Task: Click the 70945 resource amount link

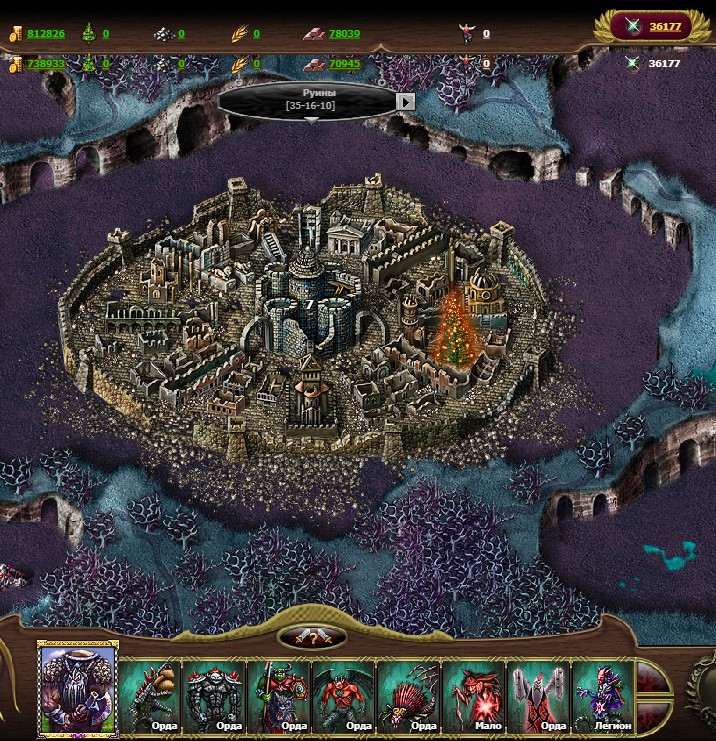Action: (344, 64)
